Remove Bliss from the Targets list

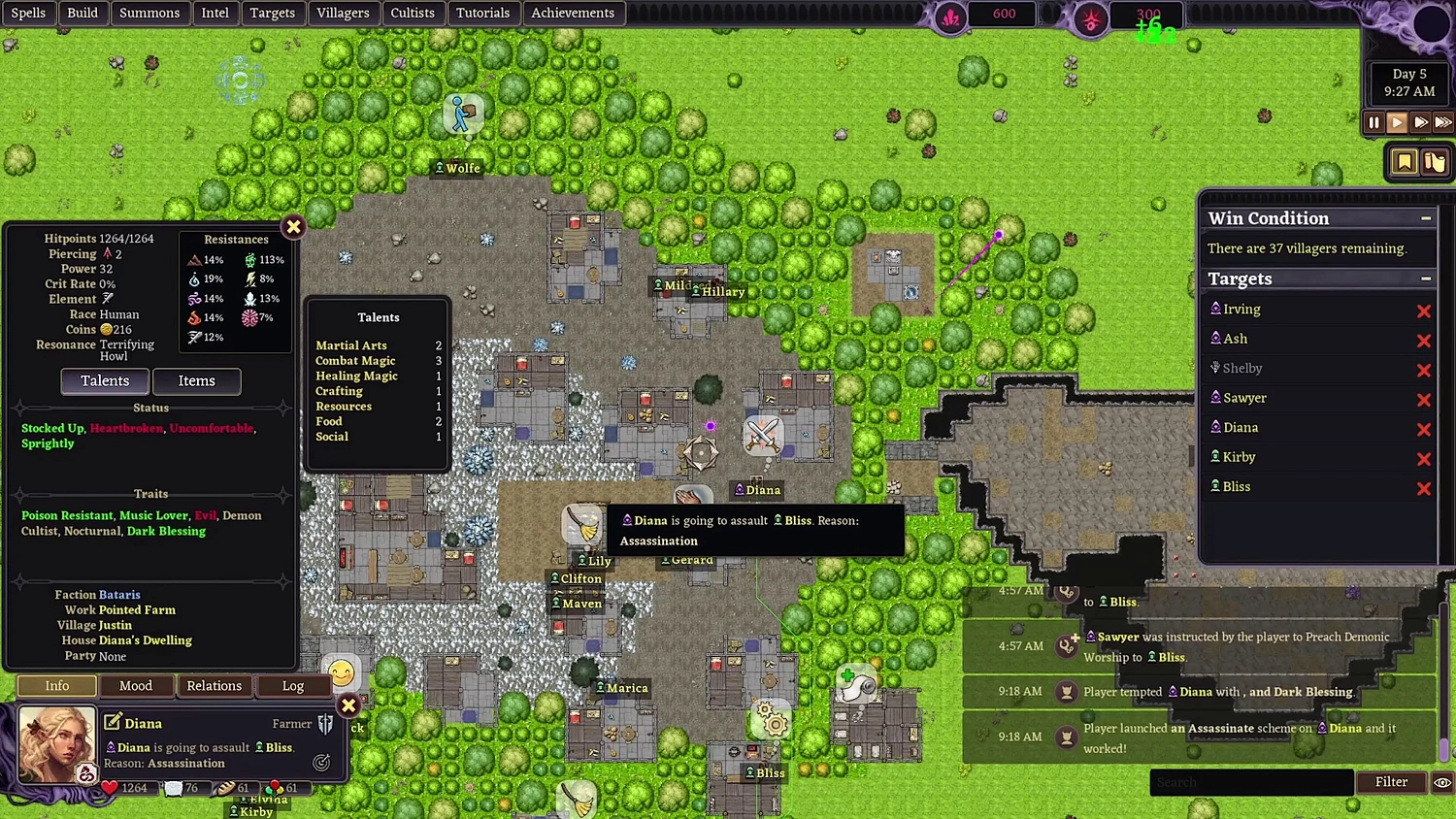(x=1424, y=488)
